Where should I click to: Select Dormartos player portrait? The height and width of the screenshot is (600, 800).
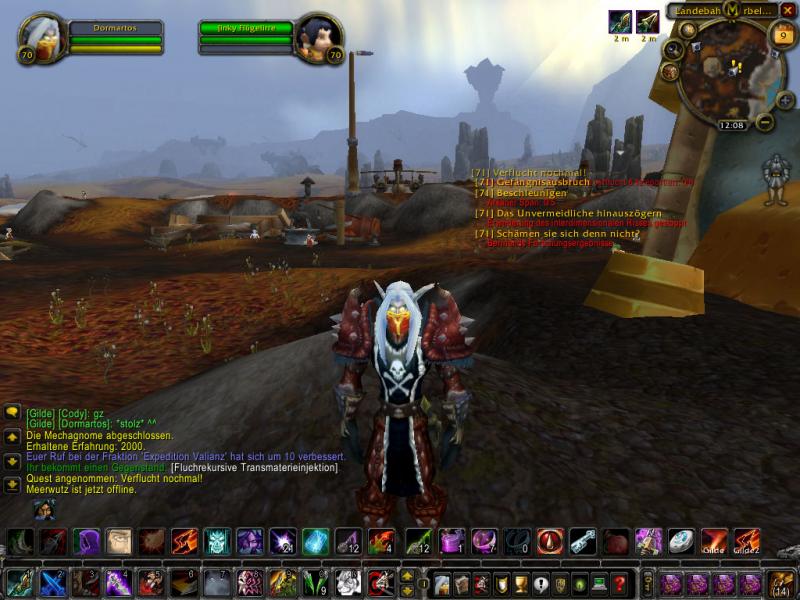point(42,39)
